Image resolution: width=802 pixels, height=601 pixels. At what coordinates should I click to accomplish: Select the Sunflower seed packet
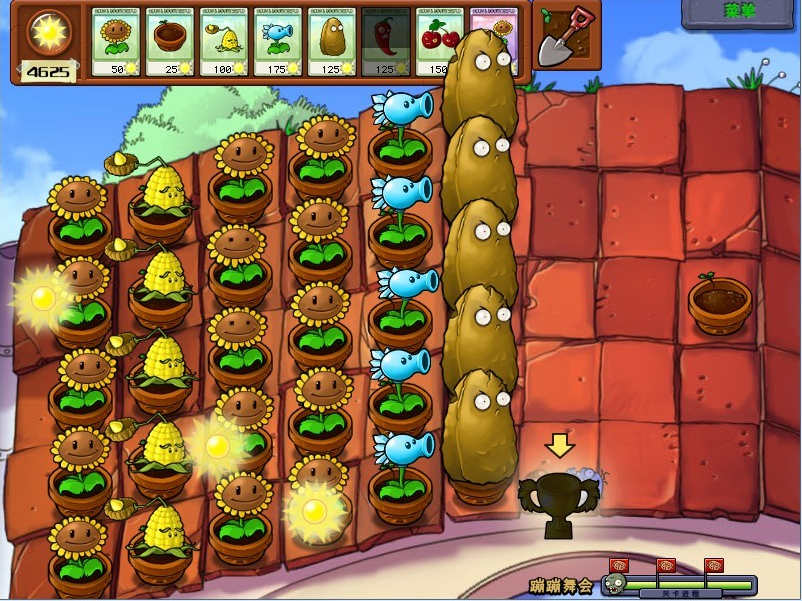tap(116, 41)
